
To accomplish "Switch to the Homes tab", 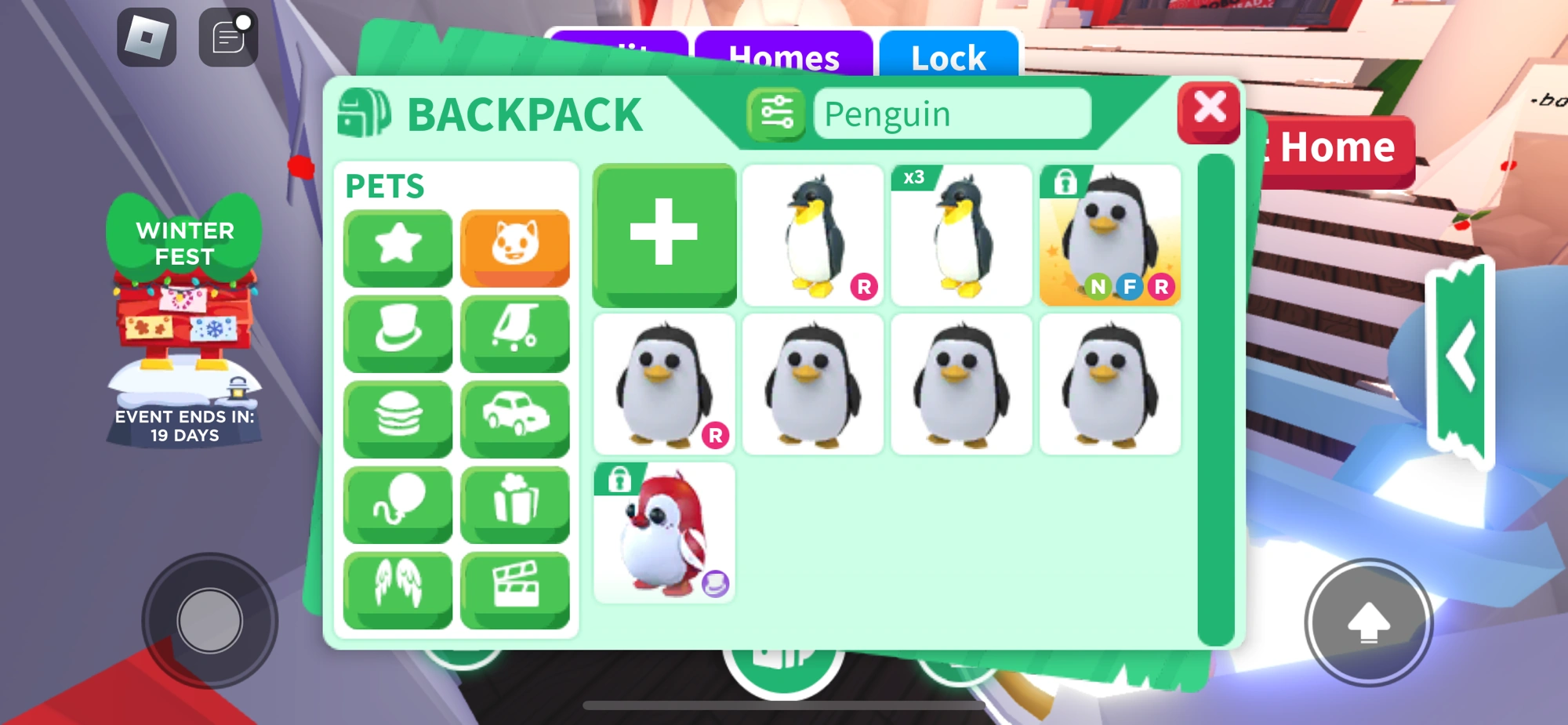I will click(784, 57).
